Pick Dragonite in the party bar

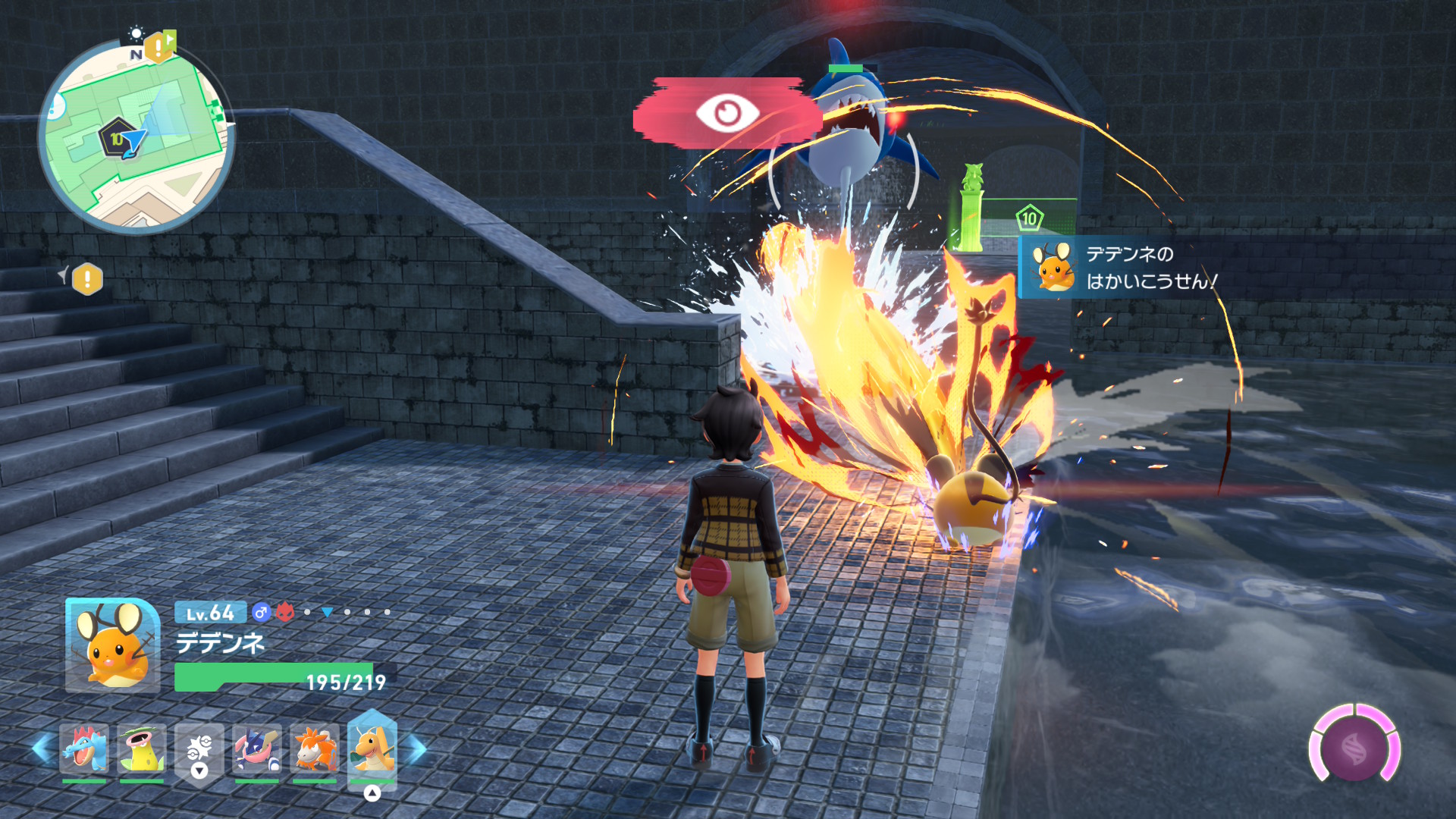tap(372, 748)
